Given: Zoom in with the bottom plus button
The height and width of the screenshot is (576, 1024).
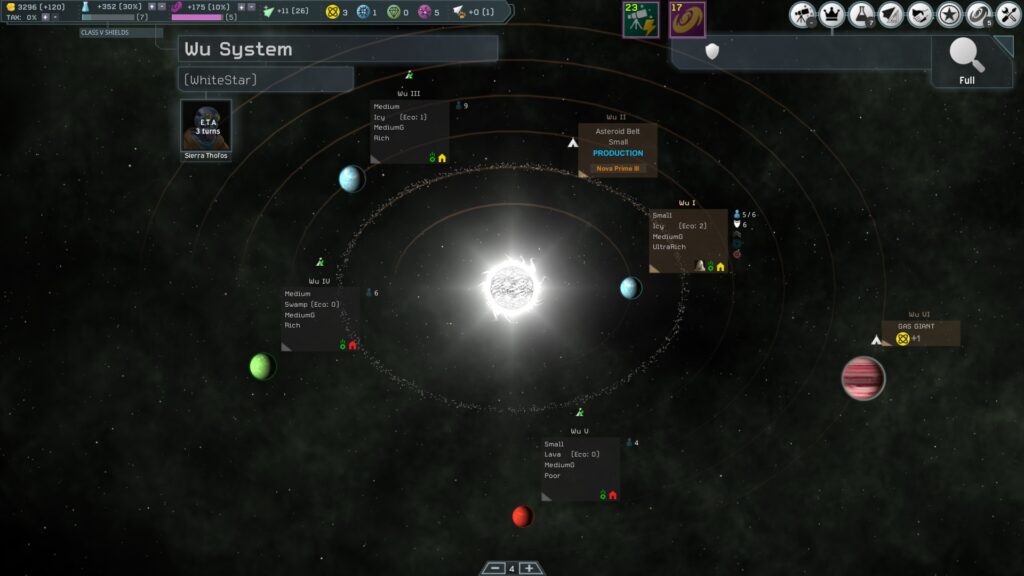Looking at the screenshot, I should (x=530, y=569).
